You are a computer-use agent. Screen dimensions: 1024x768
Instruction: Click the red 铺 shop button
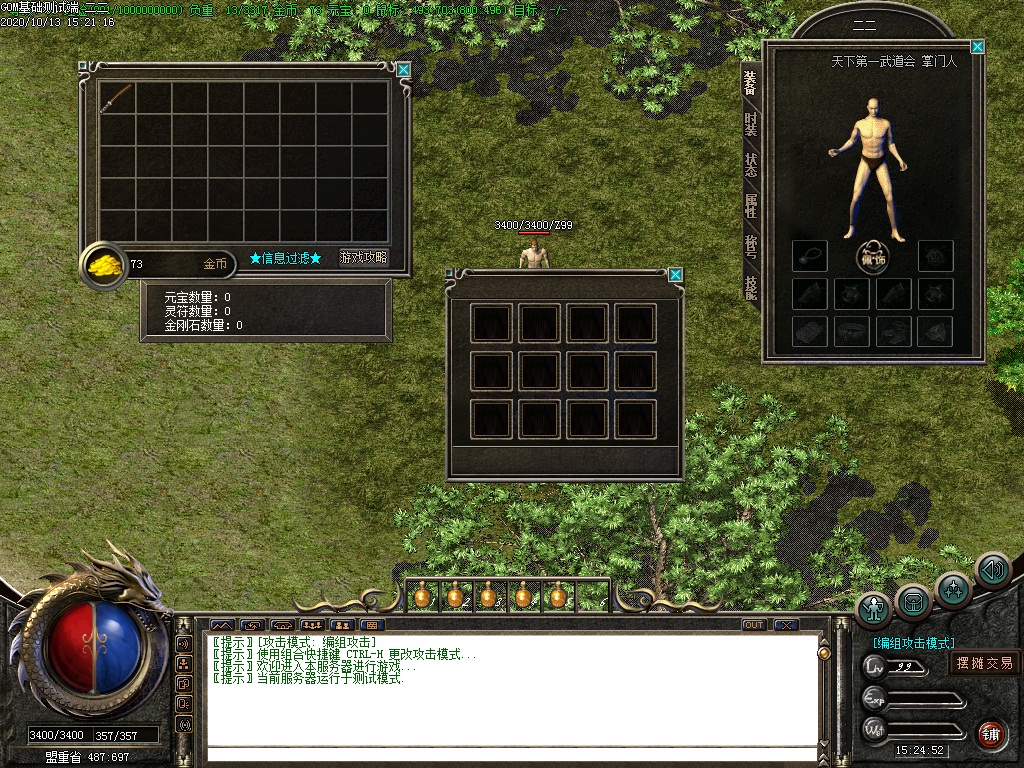point(991,734)
